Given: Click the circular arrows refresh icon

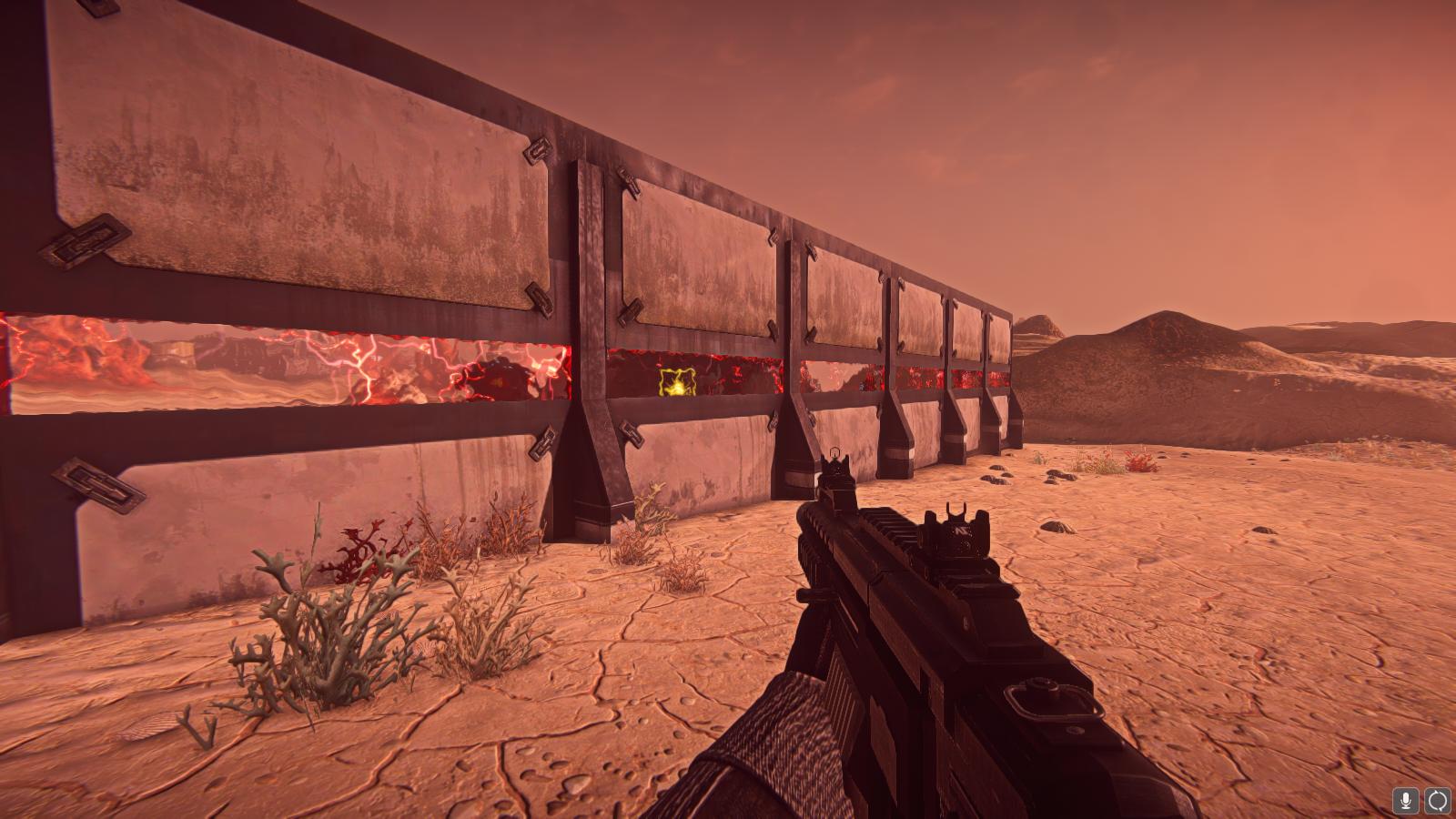Looking at the screenshot, I should tap(1437, 801).
